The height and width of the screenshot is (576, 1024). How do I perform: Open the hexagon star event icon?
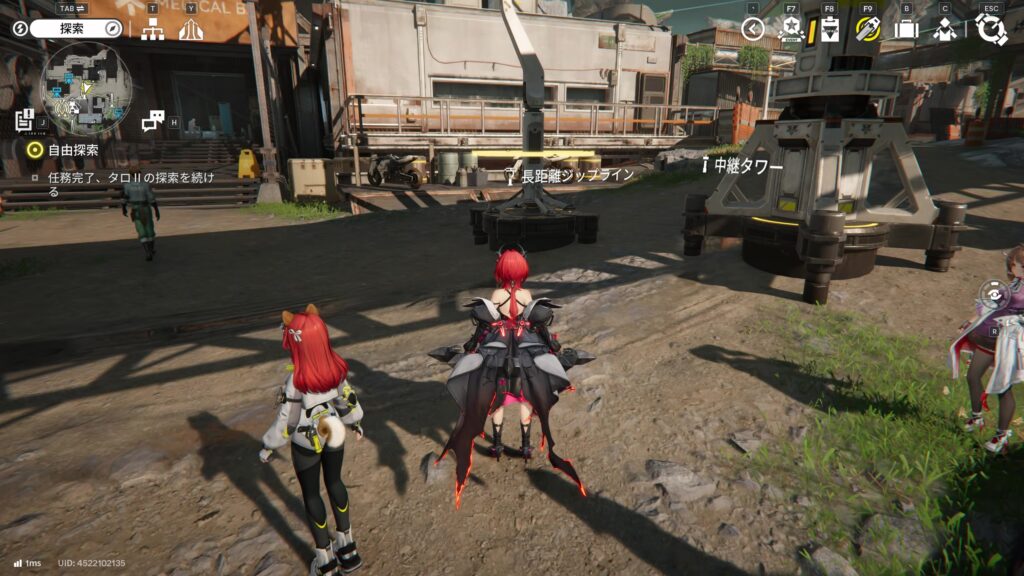pos(790,29)
